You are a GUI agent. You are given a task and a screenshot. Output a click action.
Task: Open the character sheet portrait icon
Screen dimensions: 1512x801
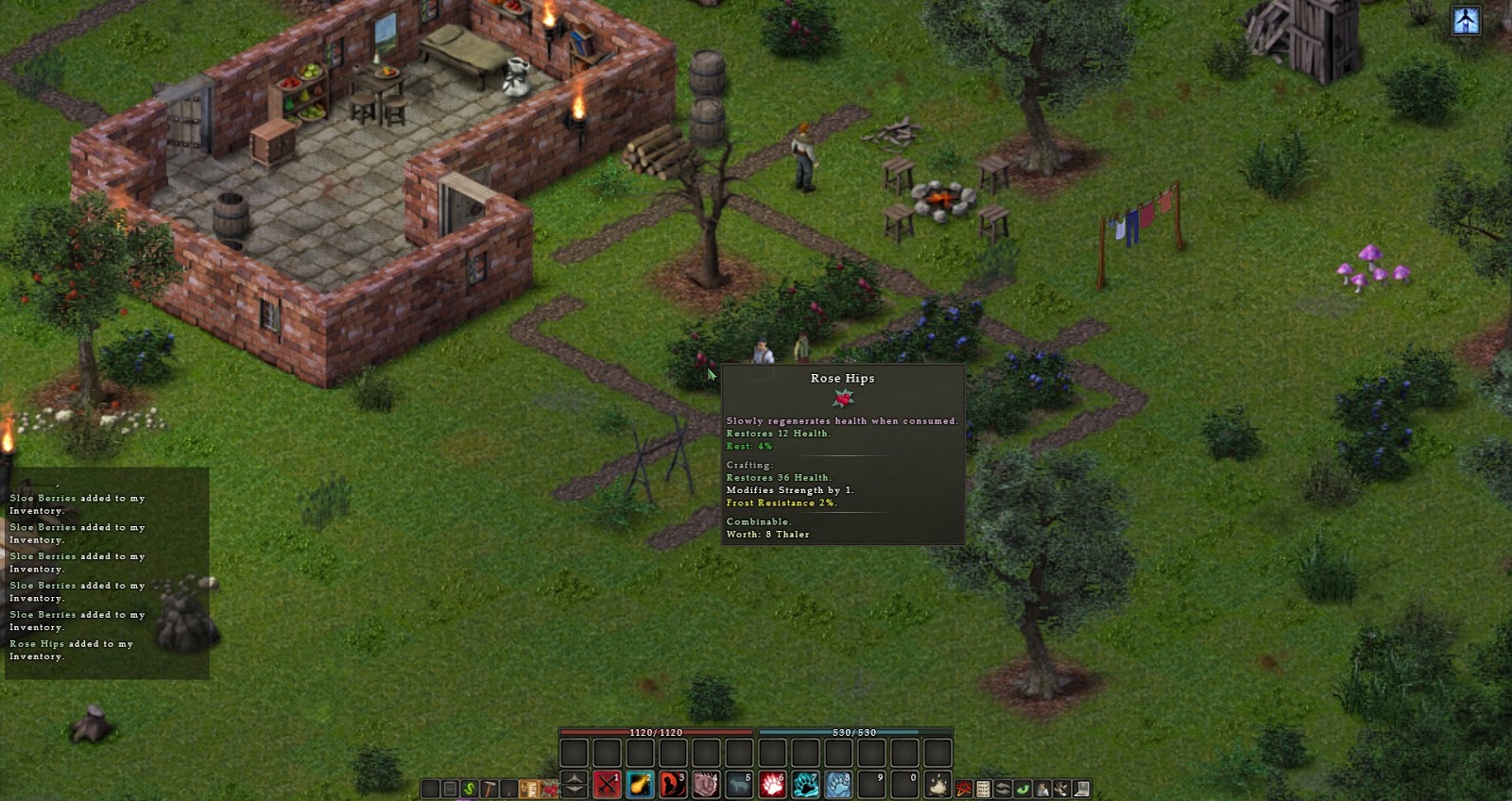coord(1042,787)
